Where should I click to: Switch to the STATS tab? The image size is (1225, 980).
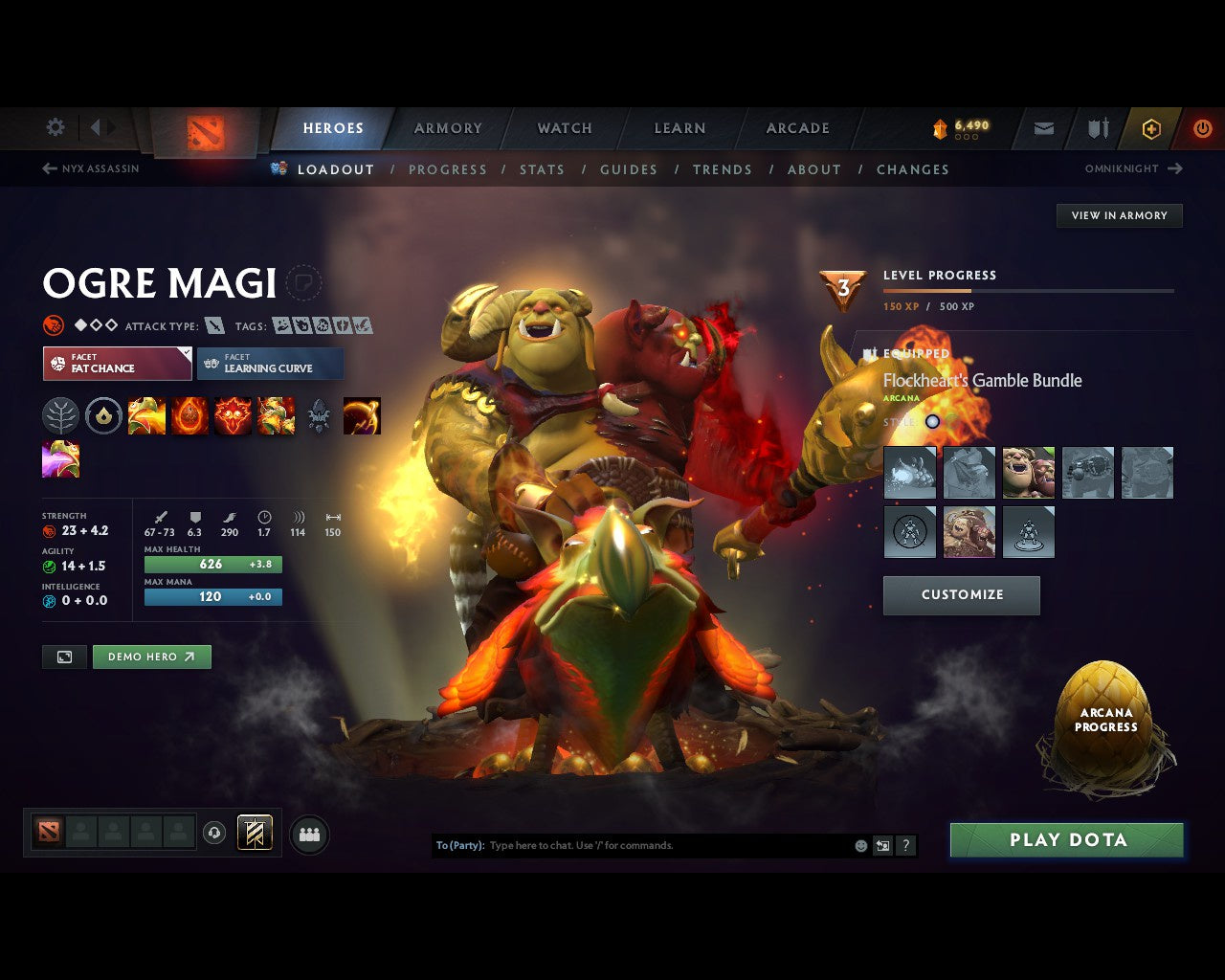pos(542,169)
